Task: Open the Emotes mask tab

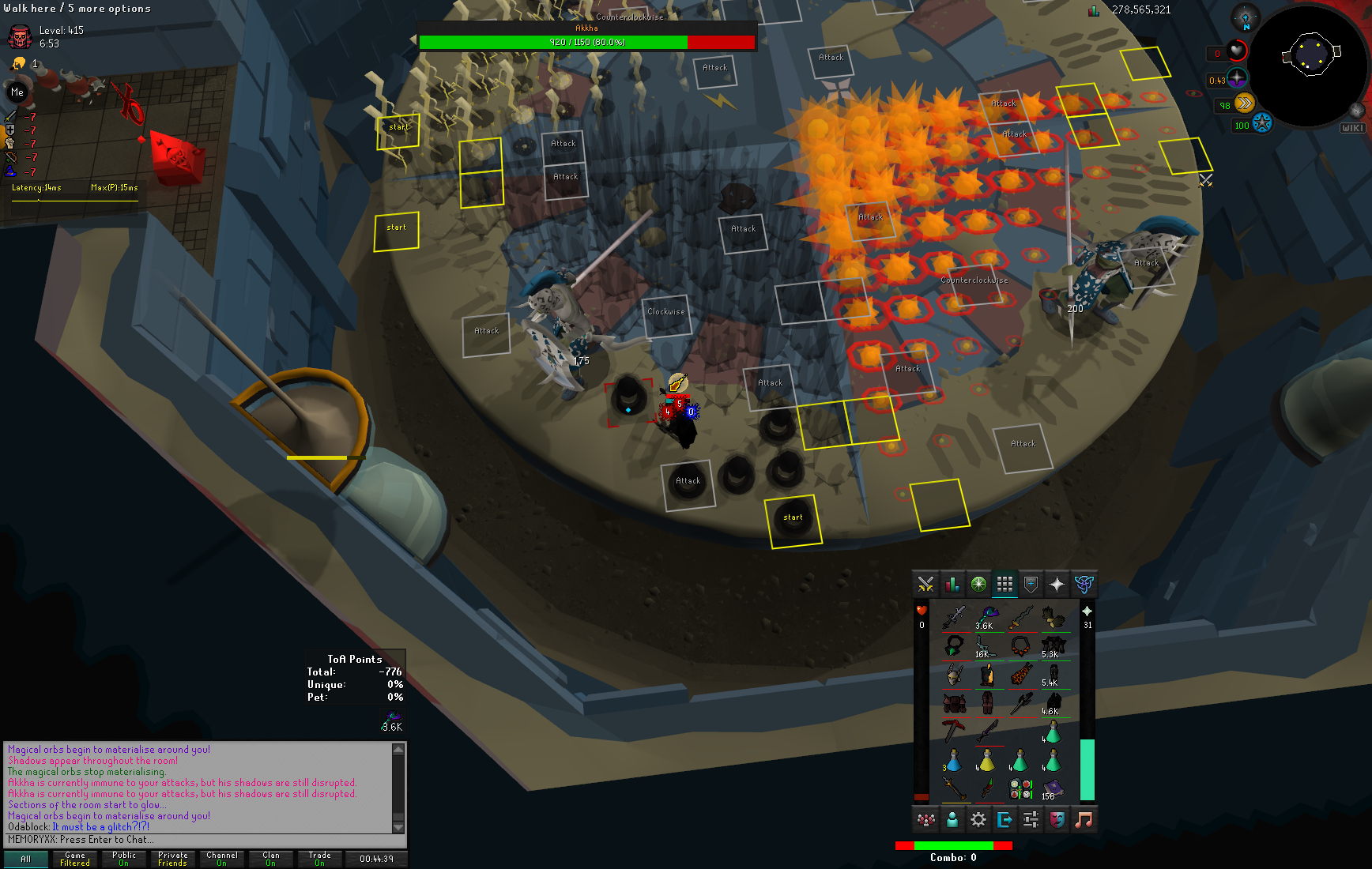Action: click(1057, 820)
